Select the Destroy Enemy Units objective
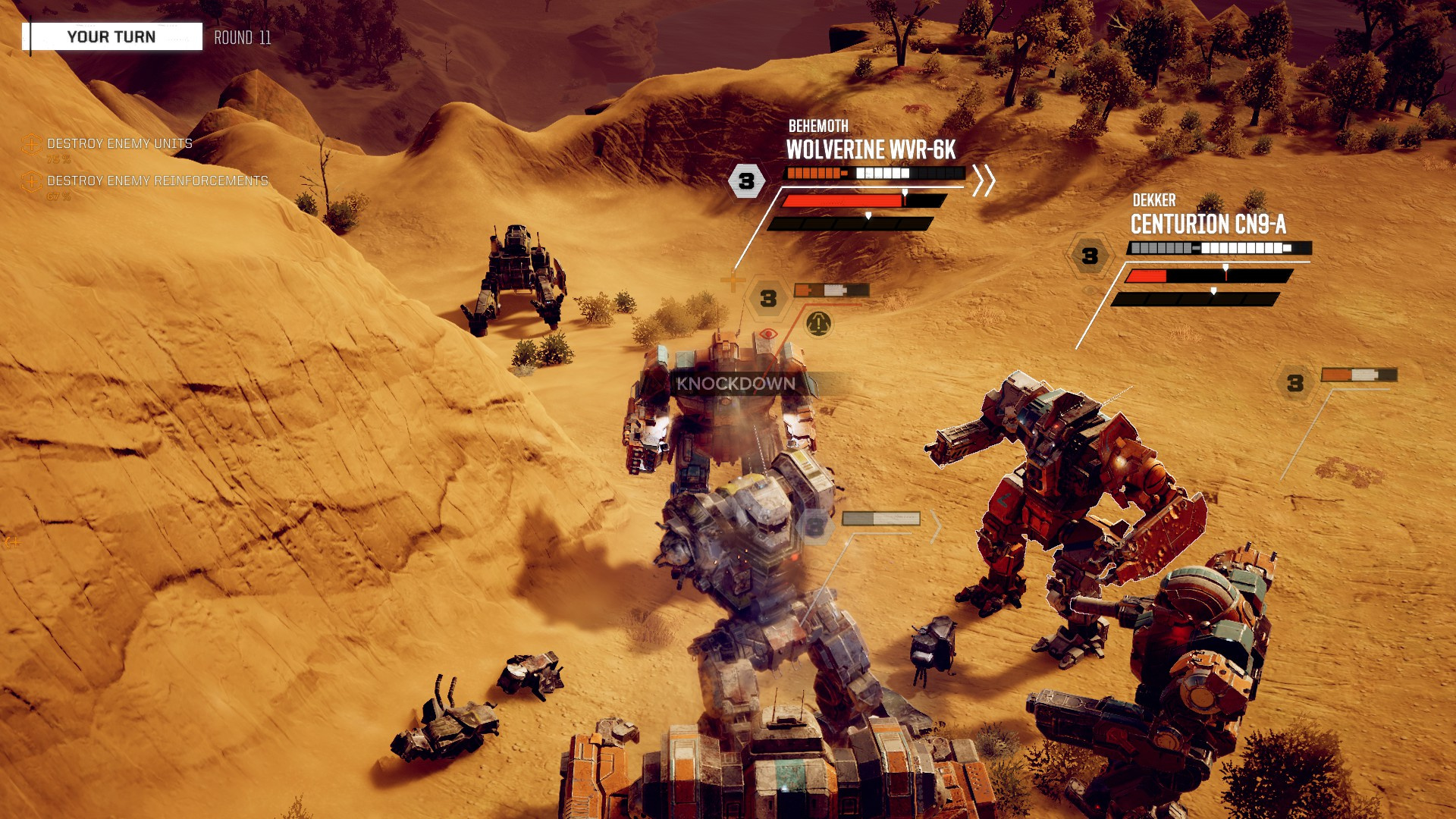 click(119, 143)
